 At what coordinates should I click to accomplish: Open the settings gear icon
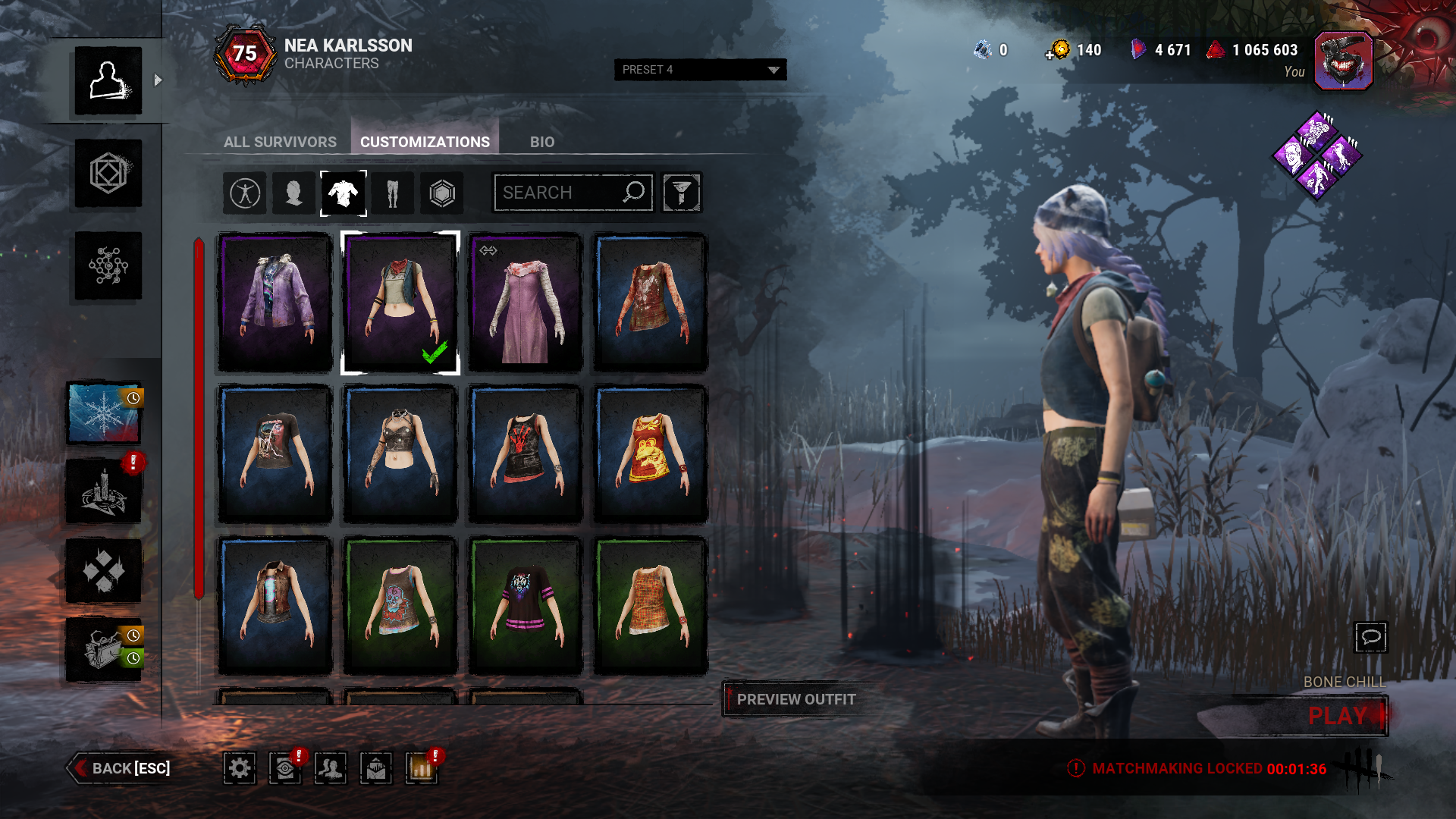[x=240, y=769]
